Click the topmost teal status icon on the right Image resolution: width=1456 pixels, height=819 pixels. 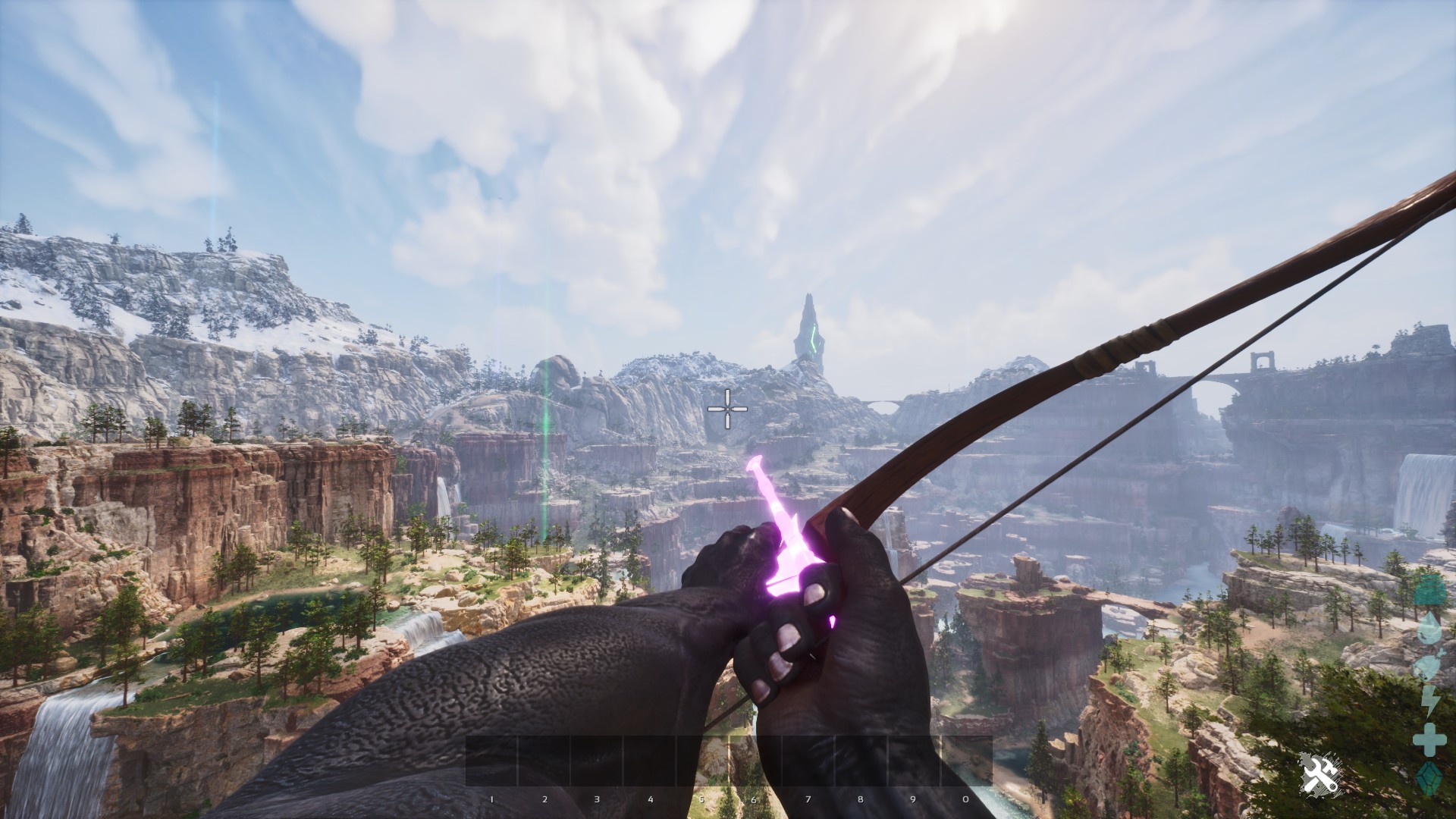pos(1429,591)
